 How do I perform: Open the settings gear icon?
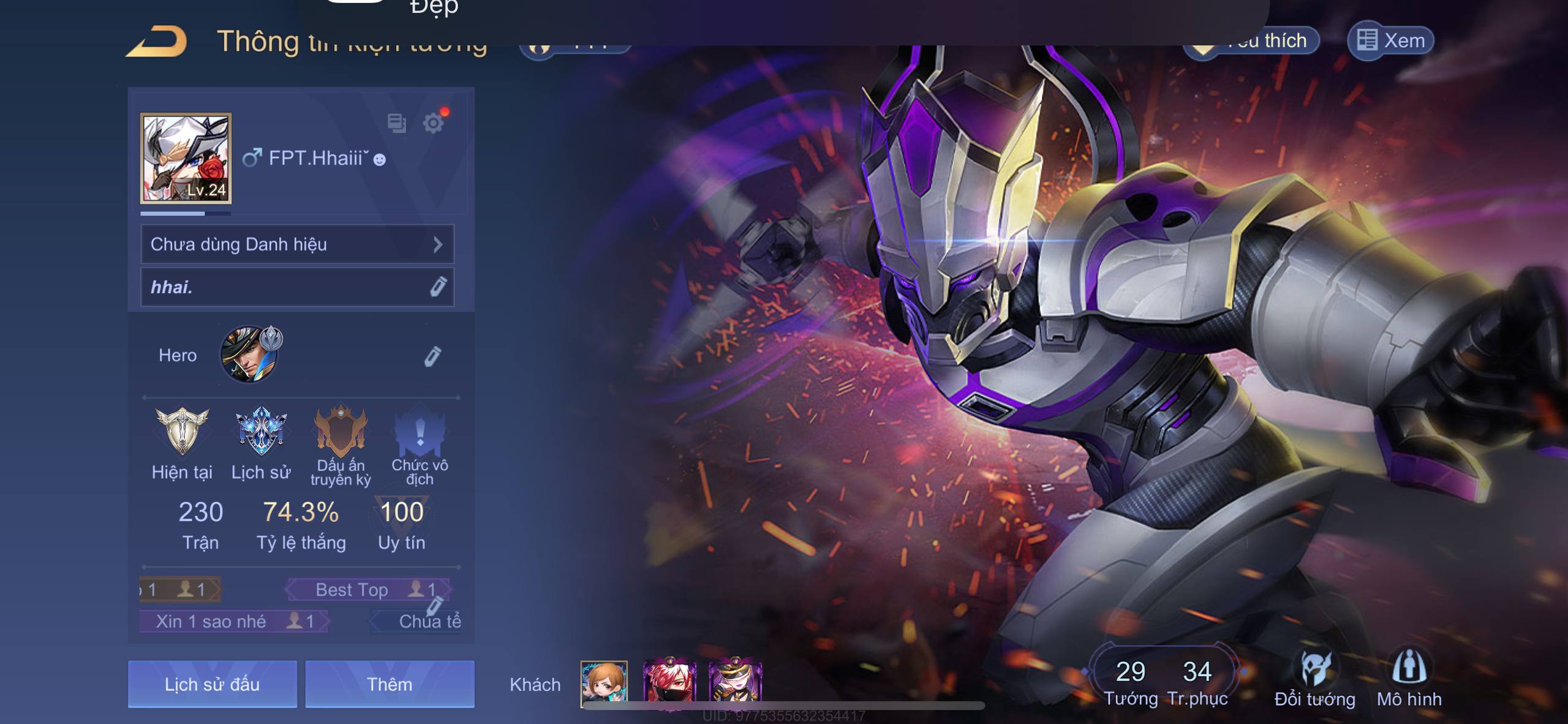tap(434, 123)
